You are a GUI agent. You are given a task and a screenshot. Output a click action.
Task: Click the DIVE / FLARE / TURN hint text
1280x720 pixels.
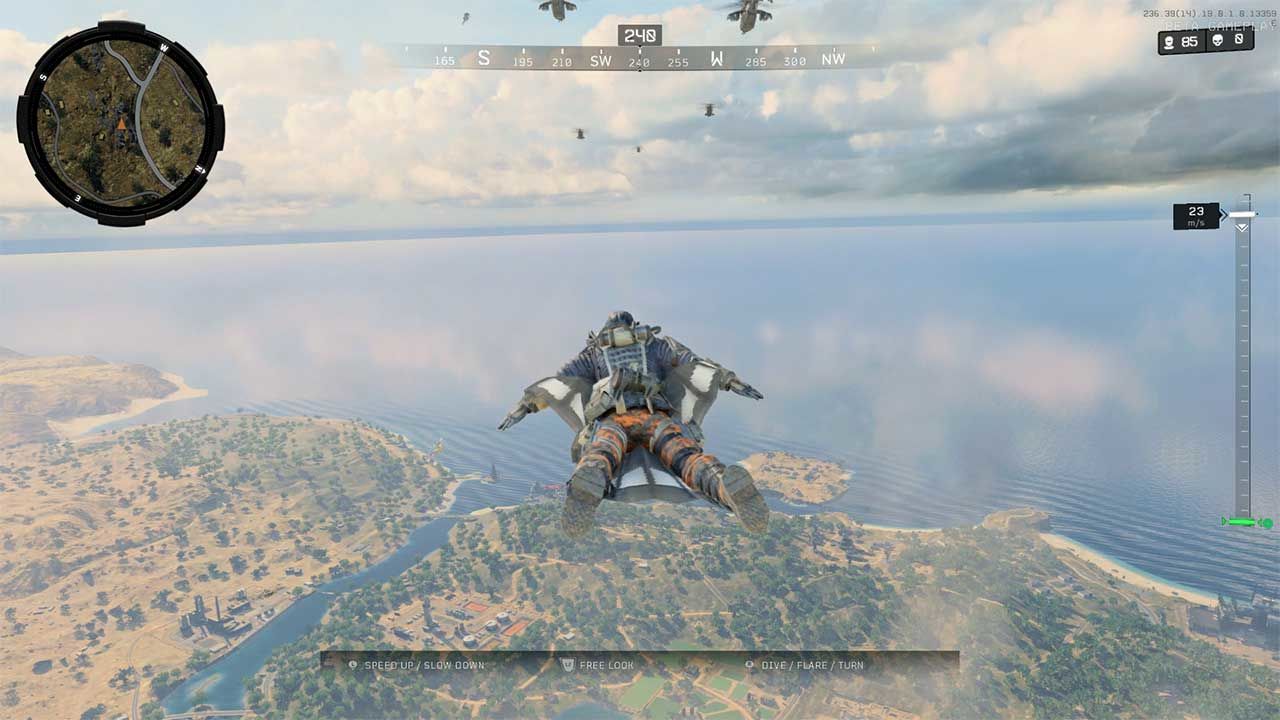811,665
